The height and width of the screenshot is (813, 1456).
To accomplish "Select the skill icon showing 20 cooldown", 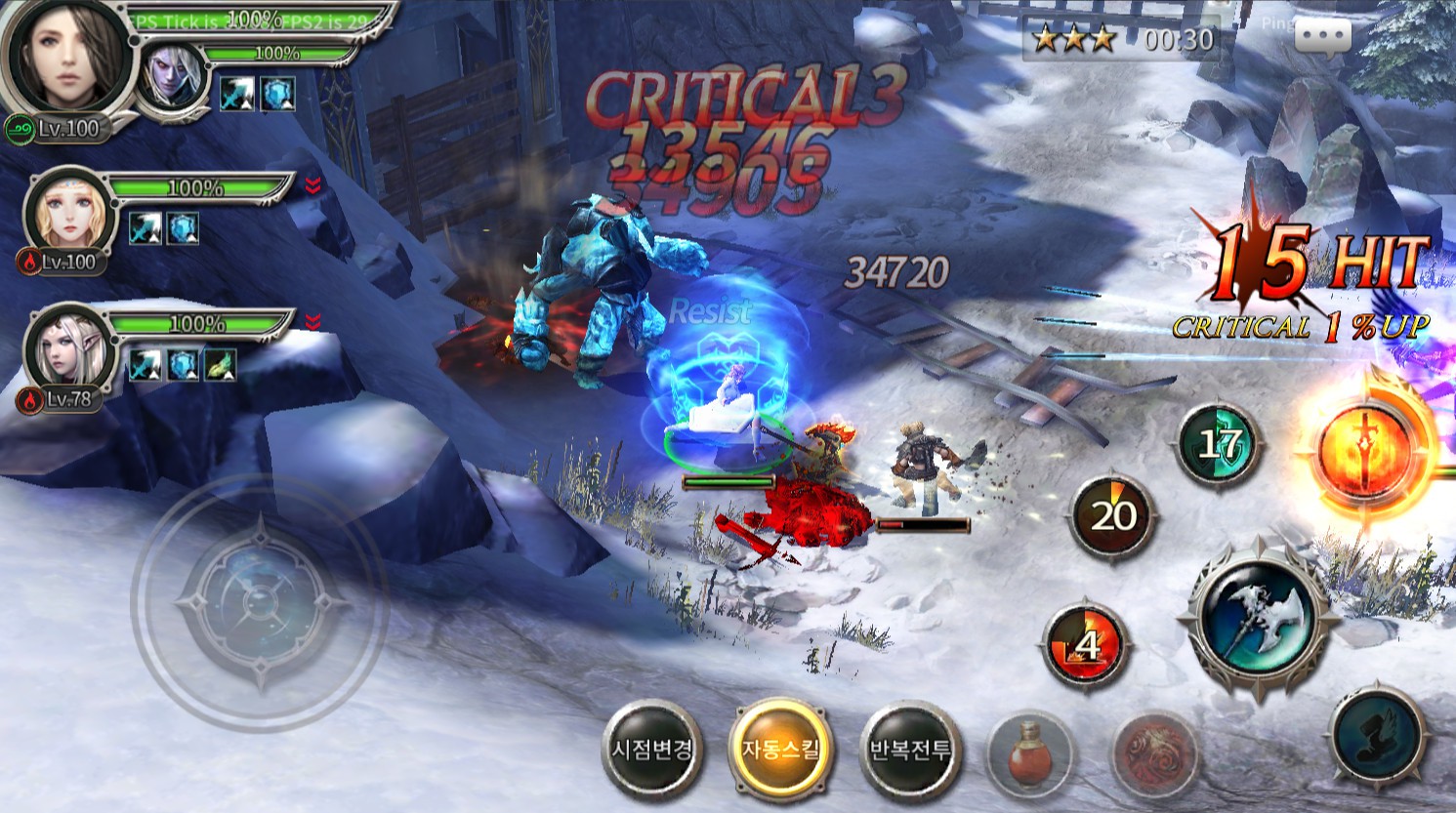I will pos(1111,514).
